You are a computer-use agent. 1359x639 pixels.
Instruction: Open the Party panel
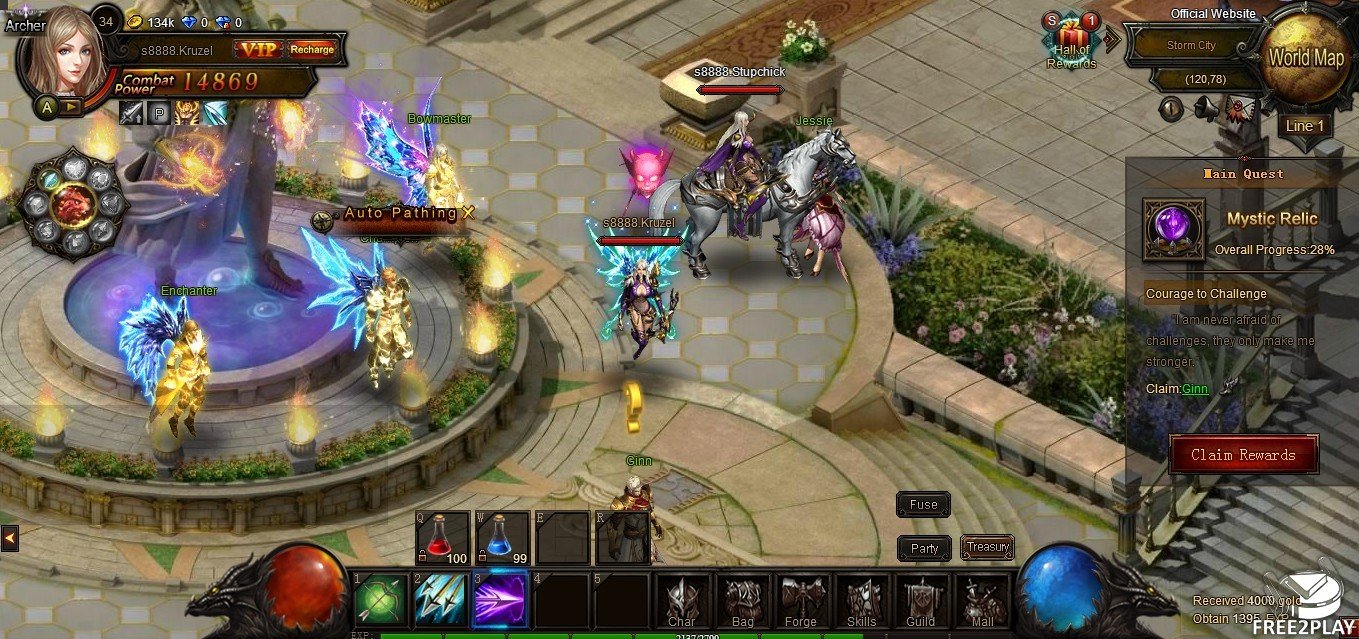click(924, 548)
